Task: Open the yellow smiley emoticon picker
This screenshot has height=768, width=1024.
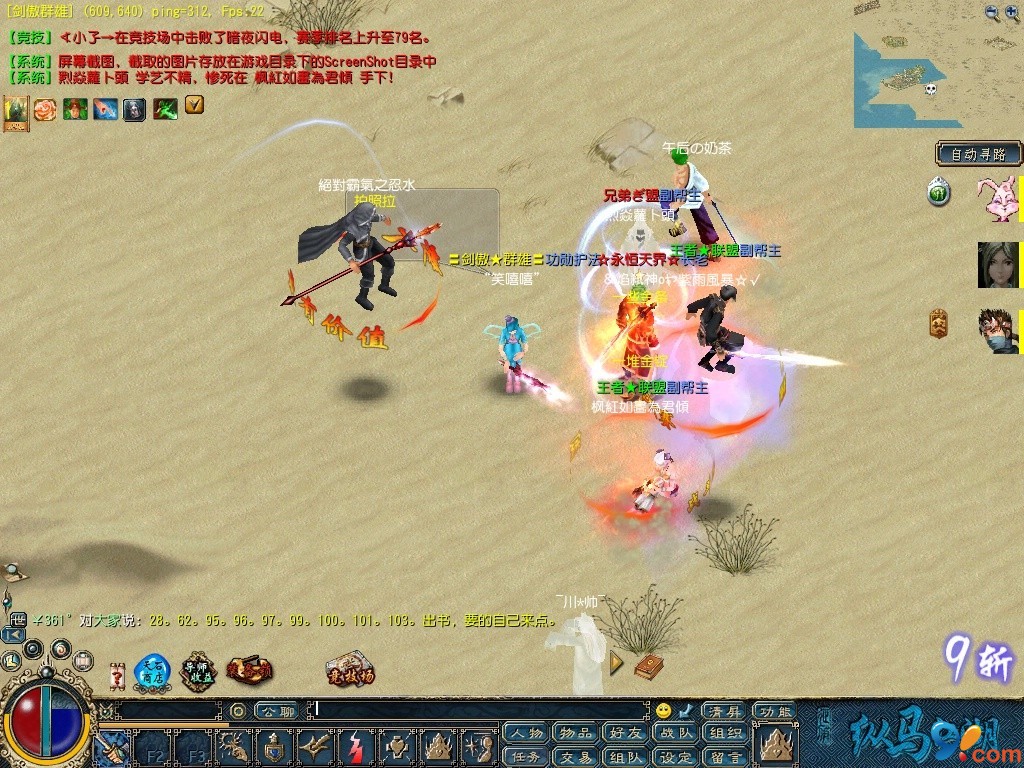Action: click(663, 711)
